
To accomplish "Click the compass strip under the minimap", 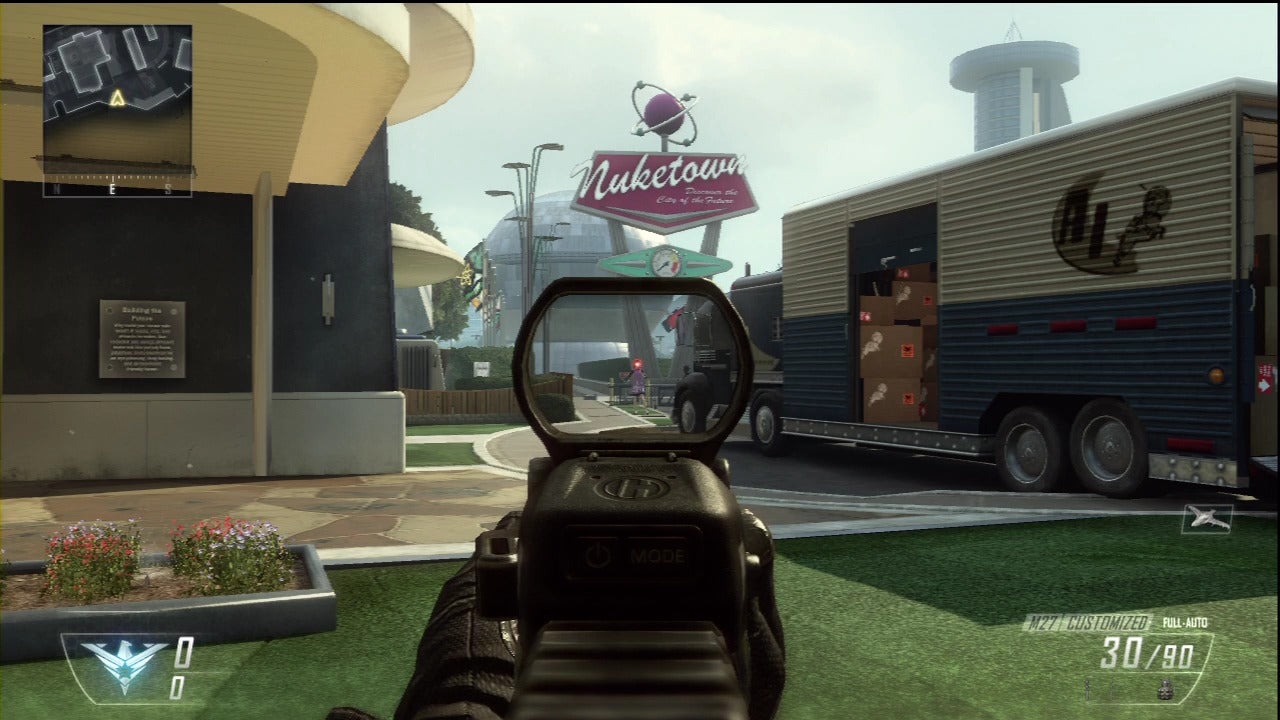I will tap(117, 188).
